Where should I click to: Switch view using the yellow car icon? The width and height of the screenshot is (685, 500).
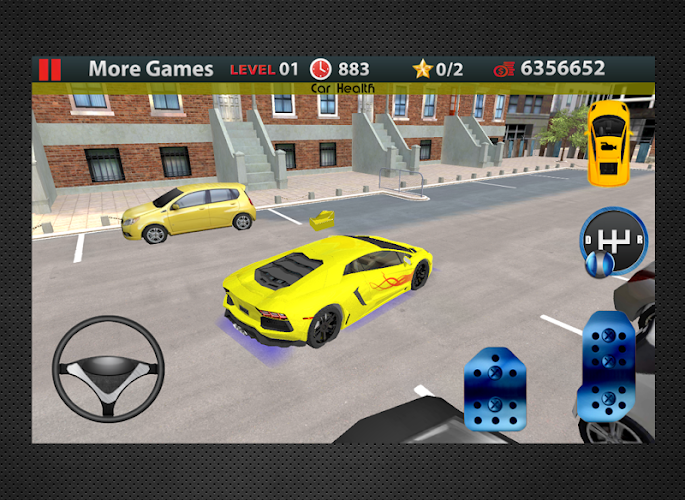click(x=607, y=142)
